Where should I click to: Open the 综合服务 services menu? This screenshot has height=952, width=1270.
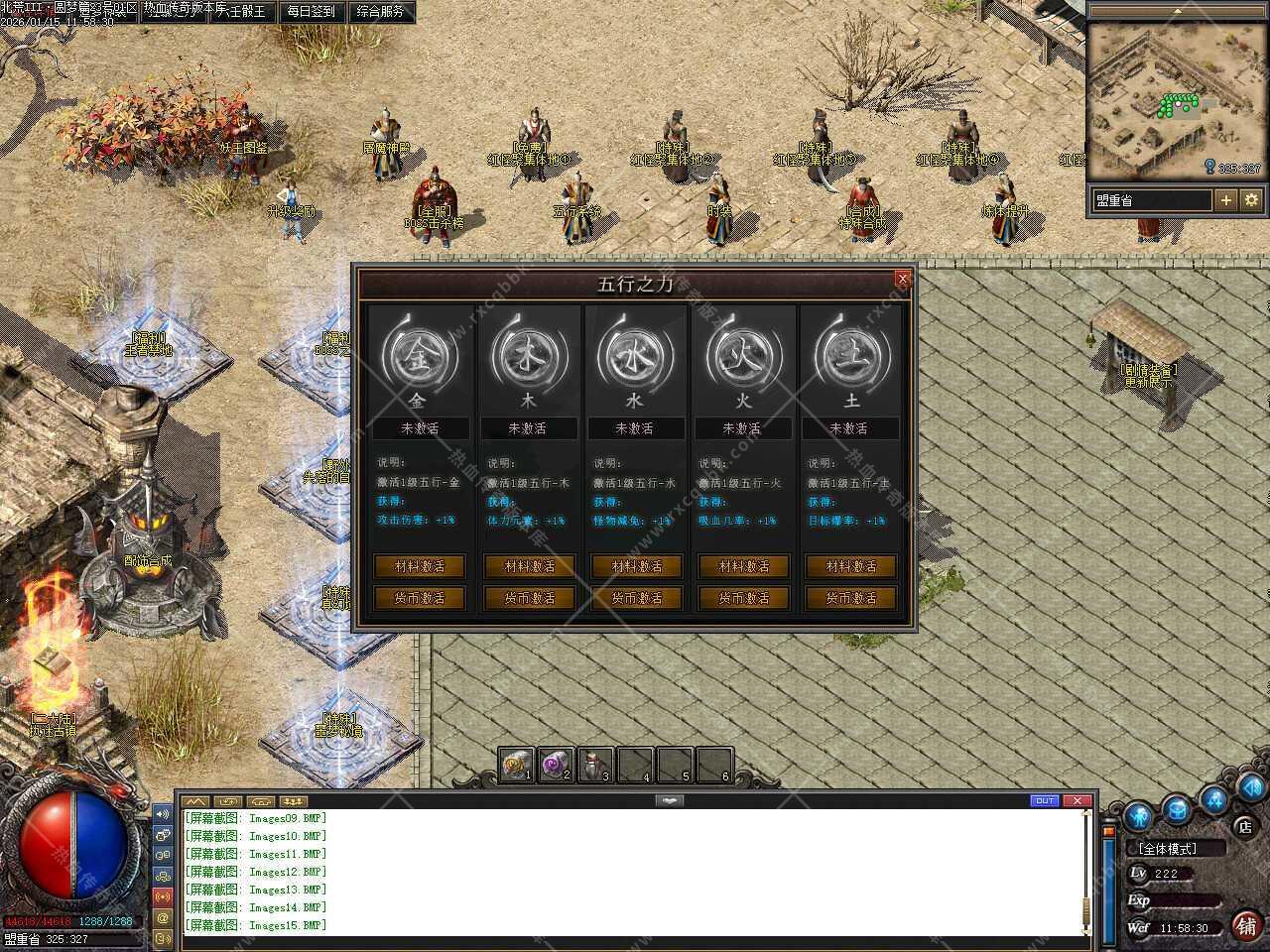pos(380,12)
